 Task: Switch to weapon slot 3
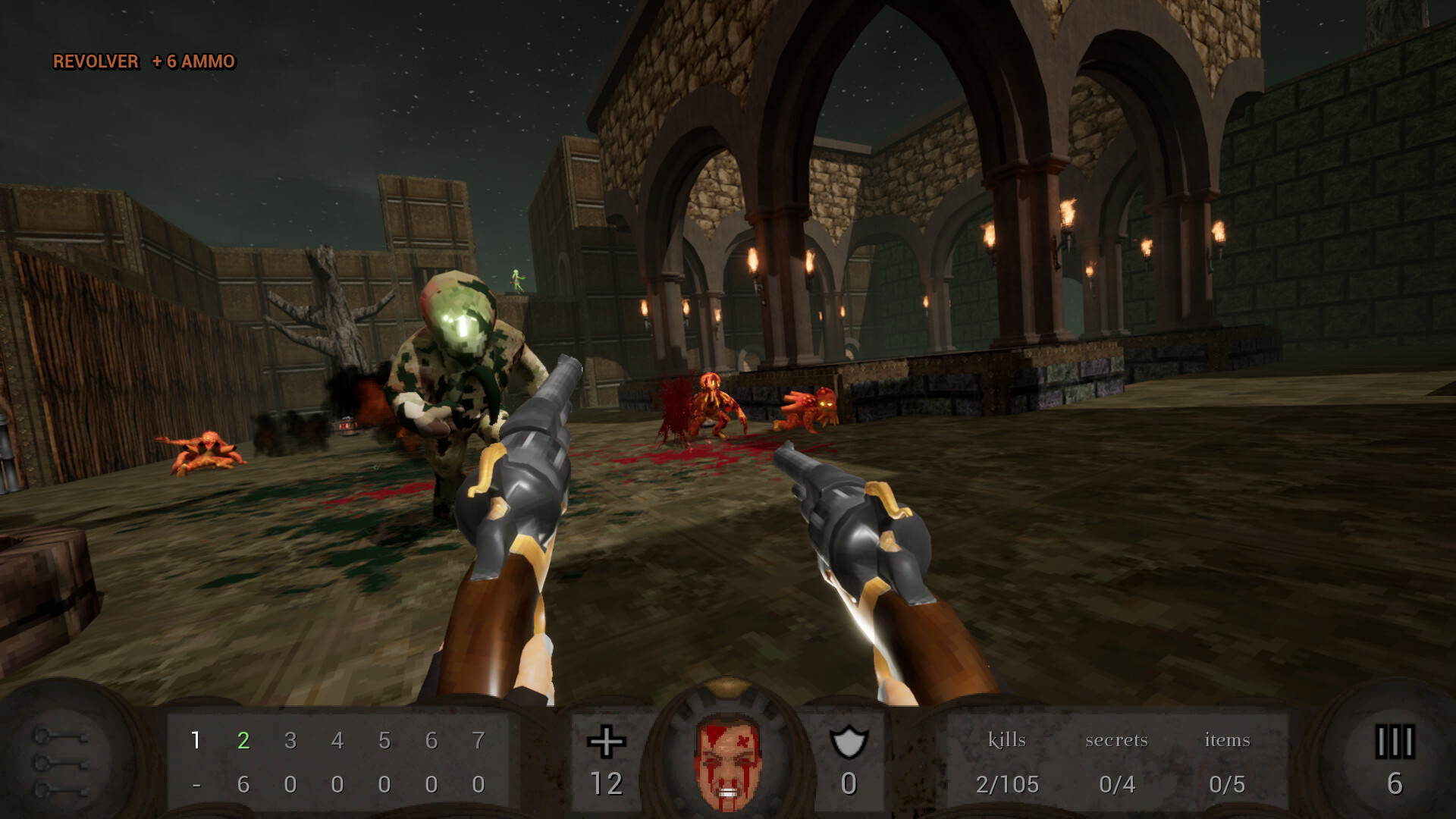point(290,739)
